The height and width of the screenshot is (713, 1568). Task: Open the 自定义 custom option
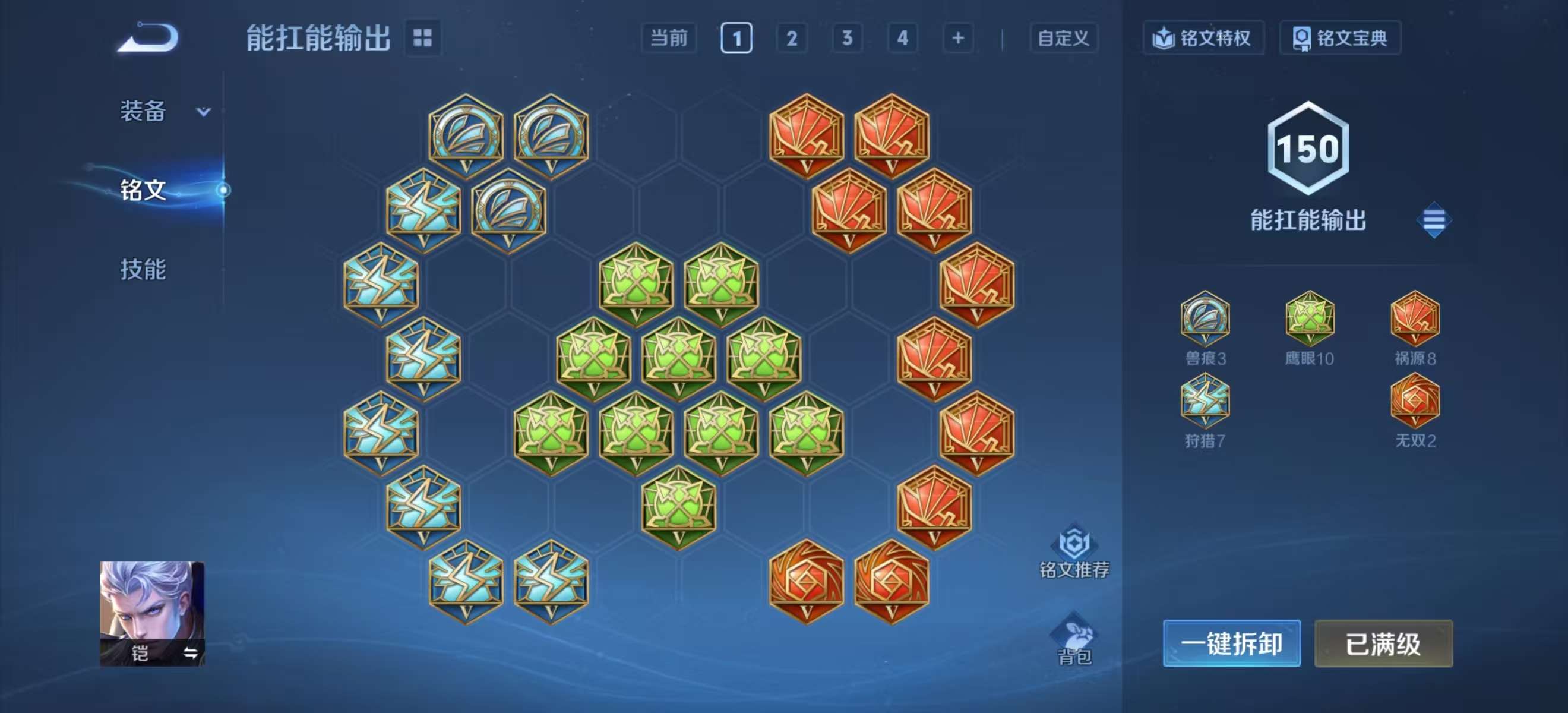coord(1063,39)
